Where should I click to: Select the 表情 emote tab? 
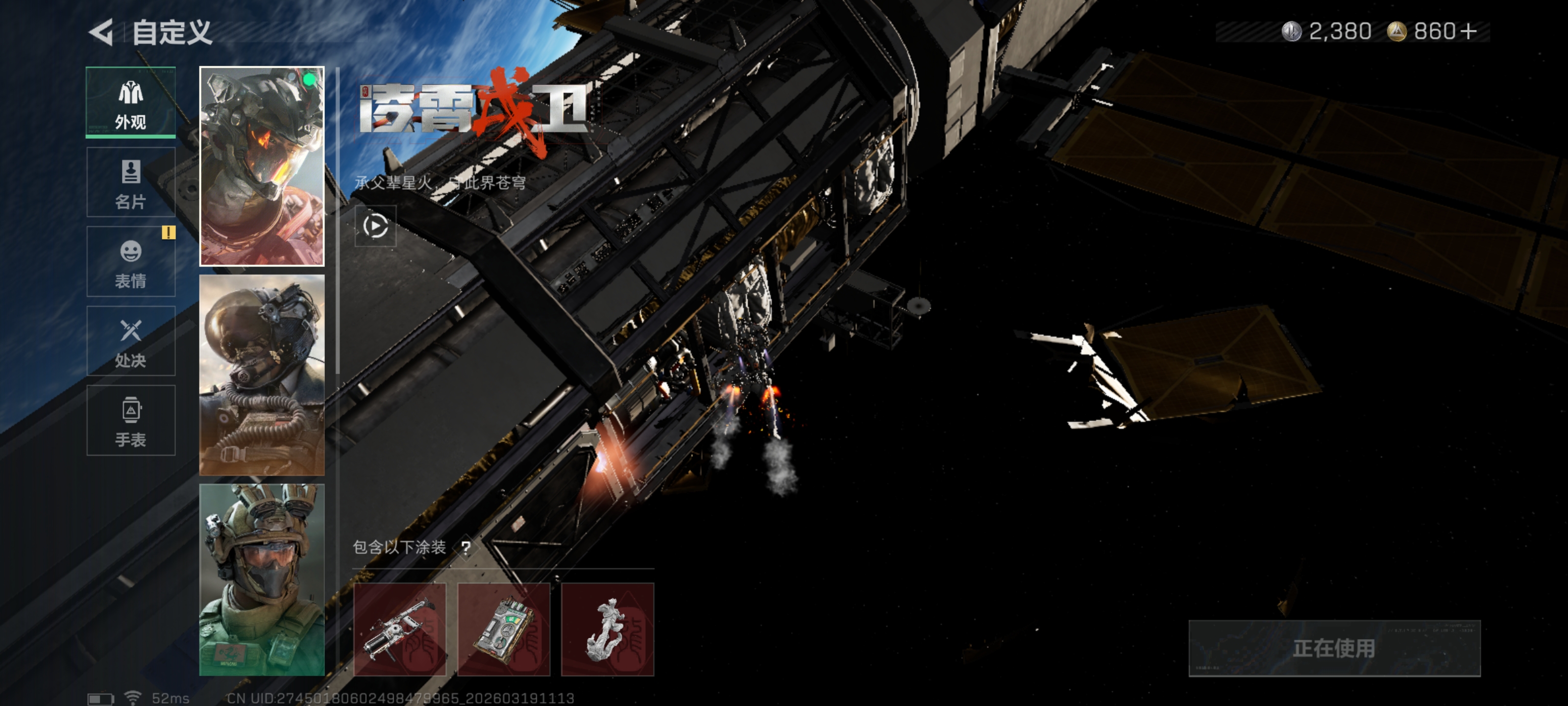131,262
